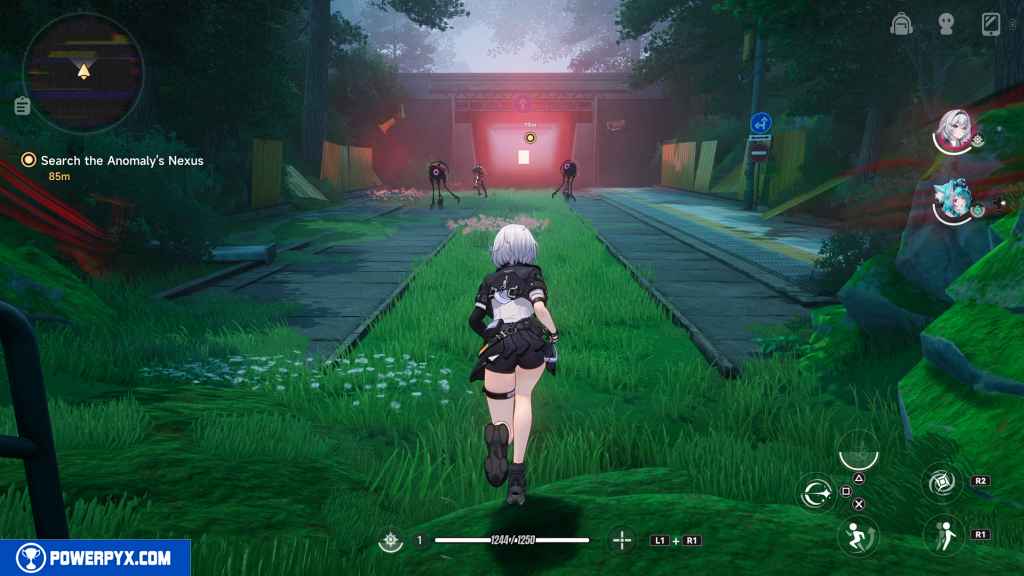
Task: Visit the PowerPyx.com watermark logo
Action: (x=95, y=558)
